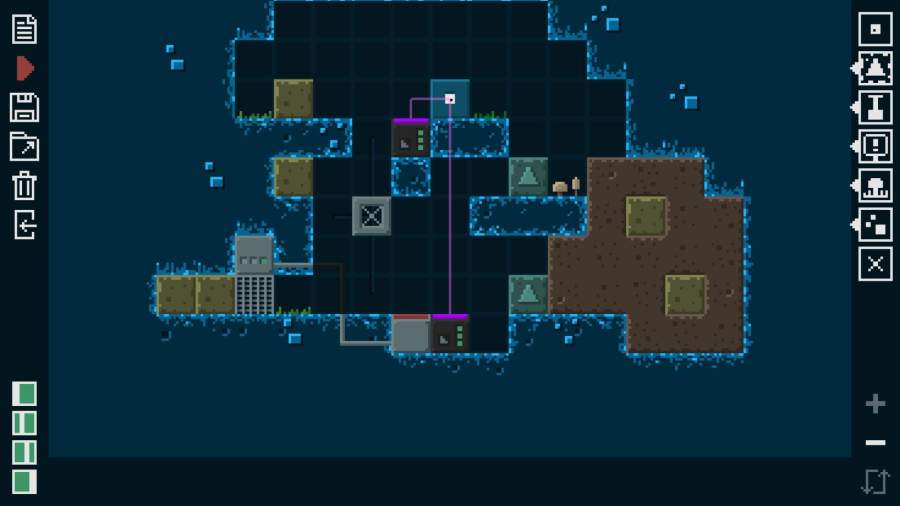Zoom out with the minus button
The image size is (900, 506).
tap(876, 442)
